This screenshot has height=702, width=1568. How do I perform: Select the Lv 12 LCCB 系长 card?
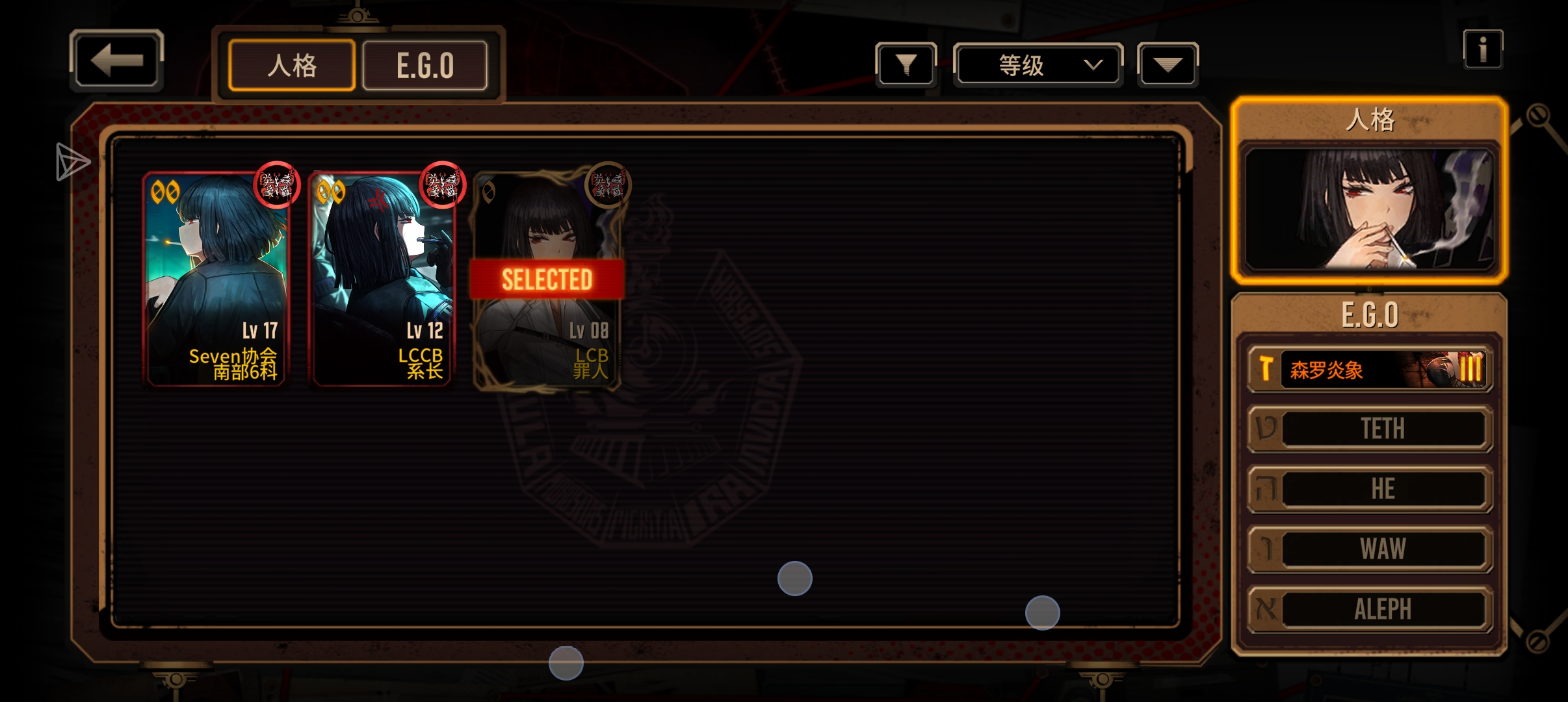382,279
